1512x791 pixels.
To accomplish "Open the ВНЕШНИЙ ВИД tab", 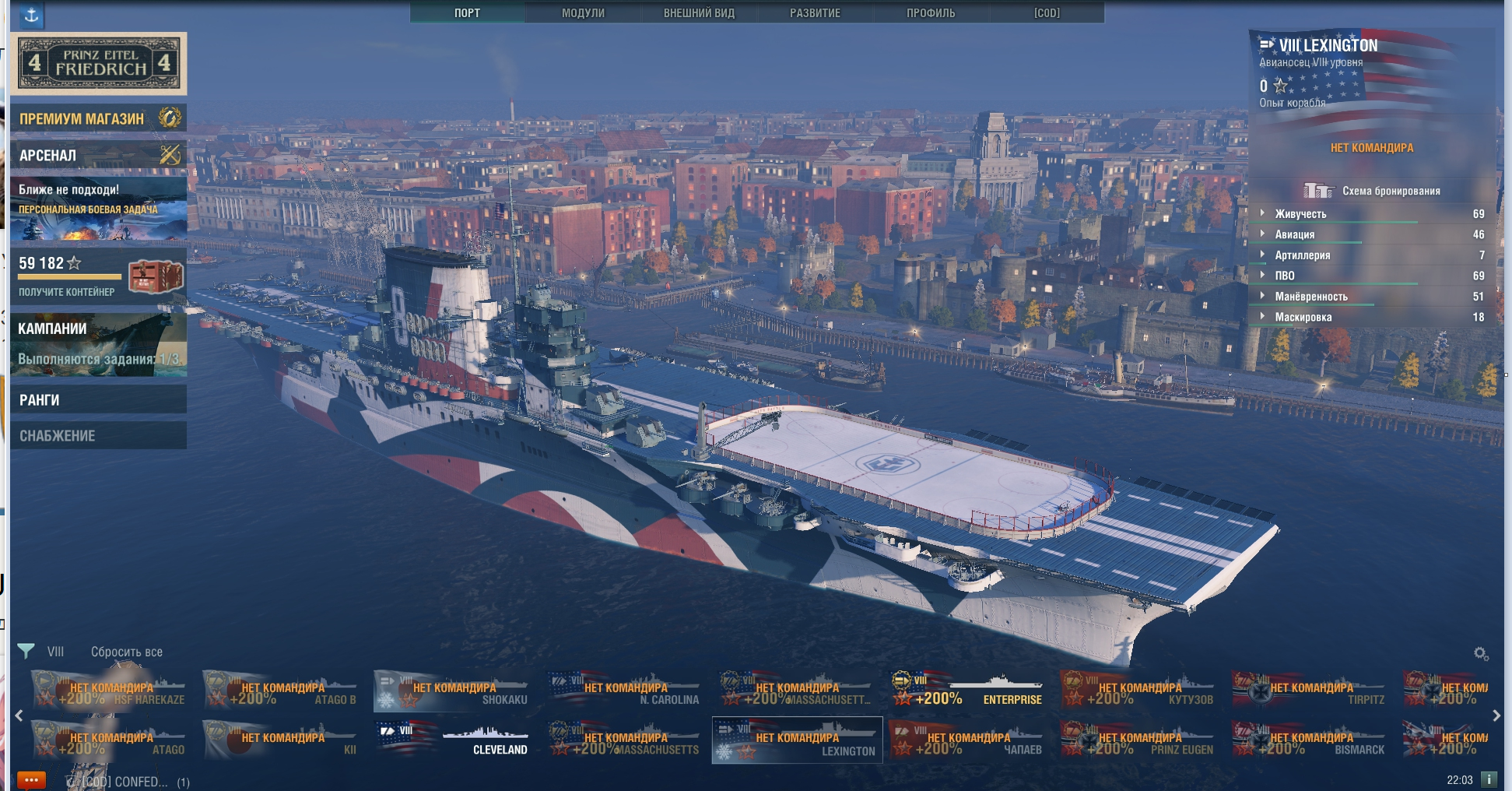I will click(699, 12).
